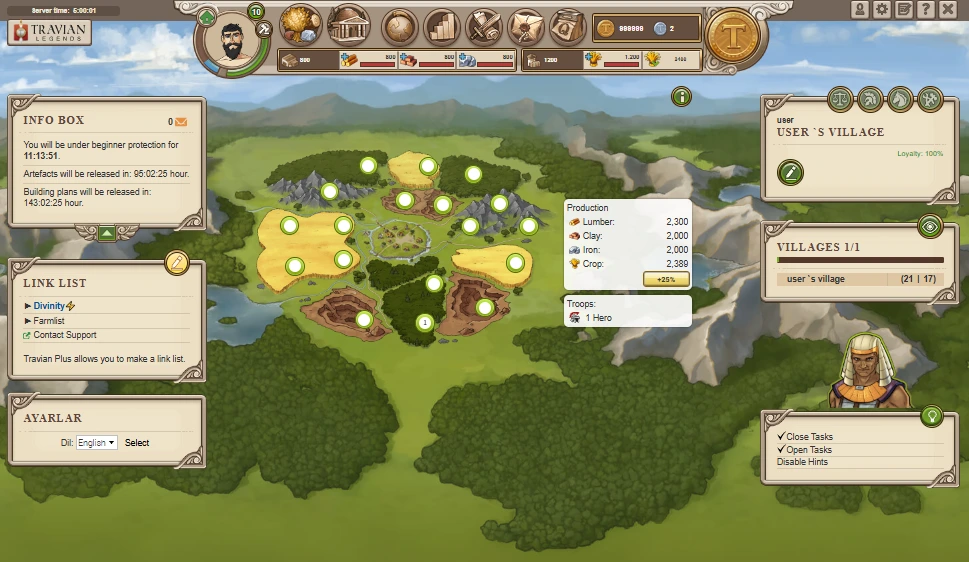Screen dimensions: 969x562
Task: Click the X logout button
Action: [x=948, y=9]
